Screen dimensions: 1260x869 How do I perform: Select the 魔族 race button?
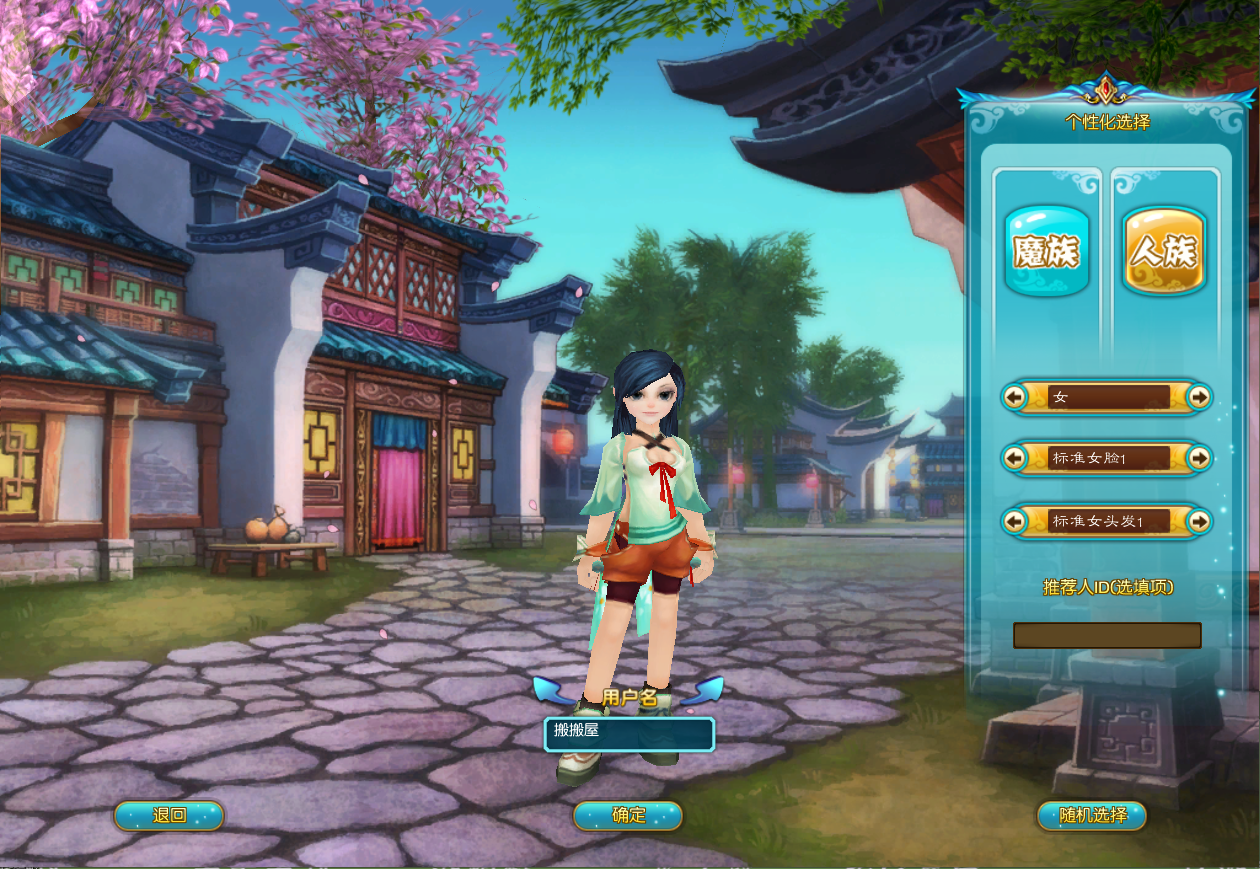(1046, 251)
